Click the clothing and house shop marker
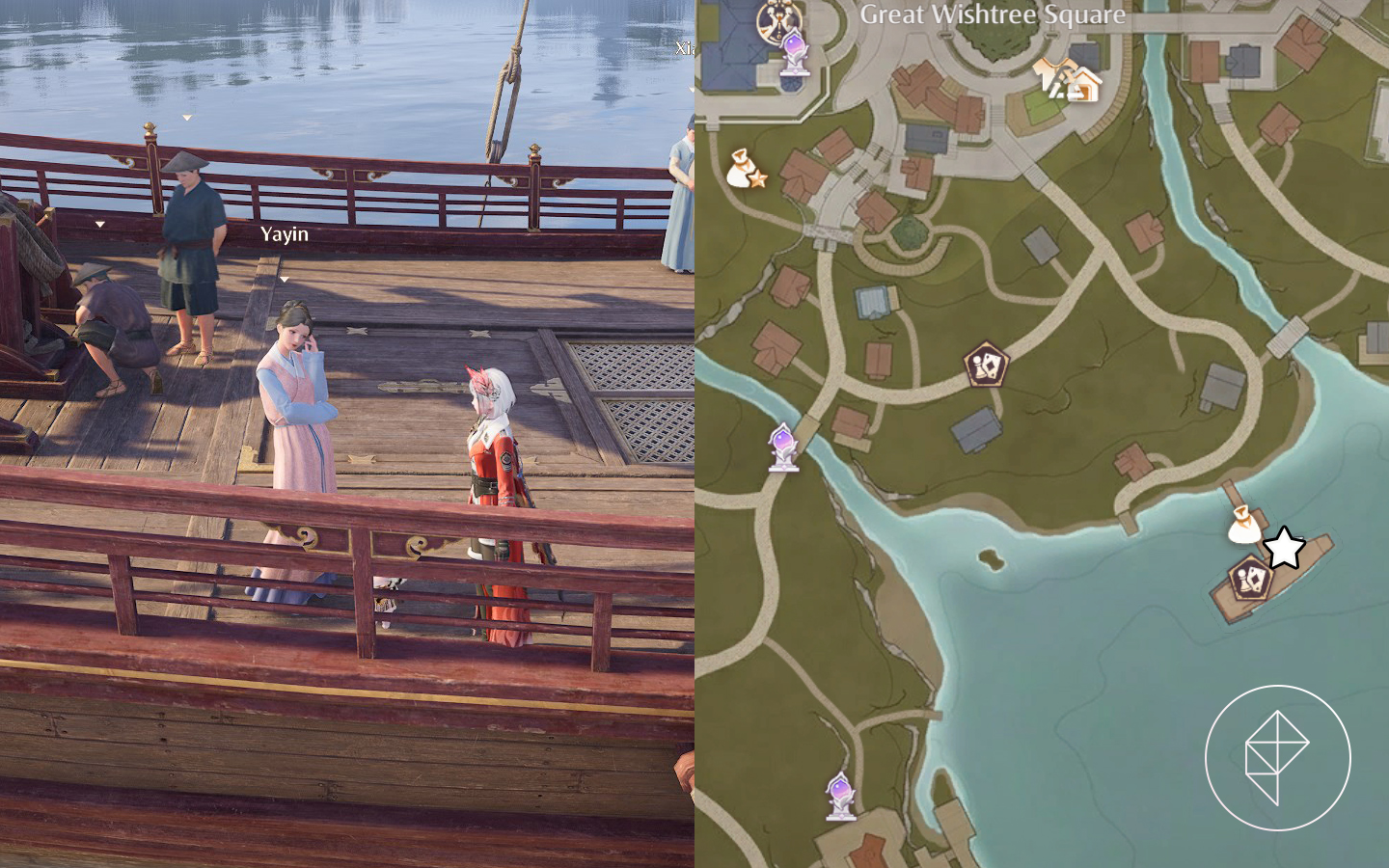This screenshot has height=868, width=1389. (1068, 80)
